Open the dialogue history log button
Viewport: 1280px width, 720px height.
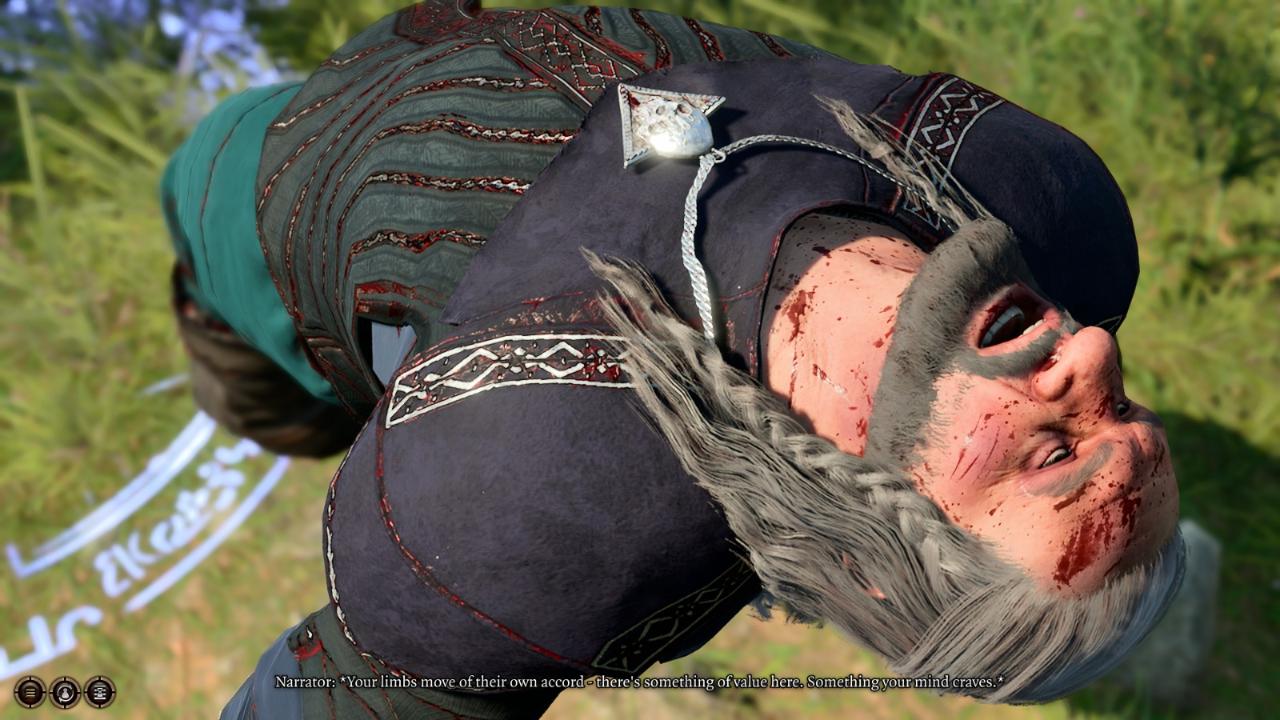click(x=29, y=691)
